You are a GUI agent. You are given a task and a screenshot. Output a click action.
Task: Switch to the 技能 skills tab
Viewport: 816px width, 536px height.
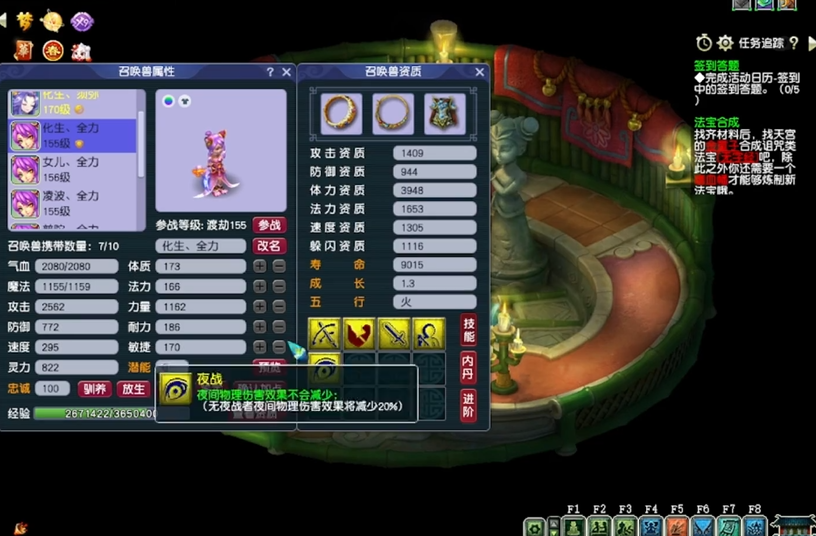coord(468,330)
